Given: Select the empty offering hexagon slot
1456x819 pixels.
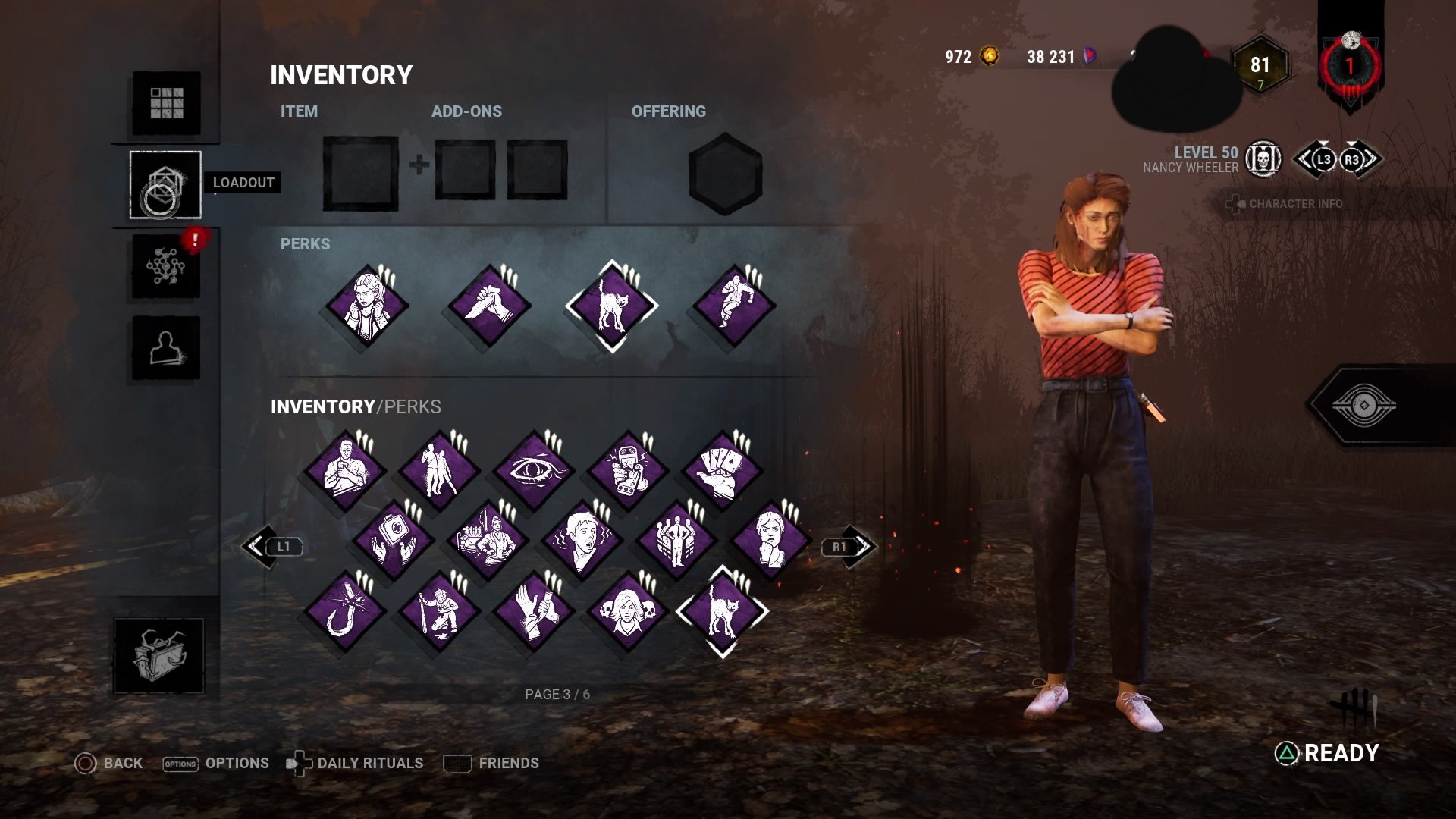Looking at the screenshot, I should [725, 174].
